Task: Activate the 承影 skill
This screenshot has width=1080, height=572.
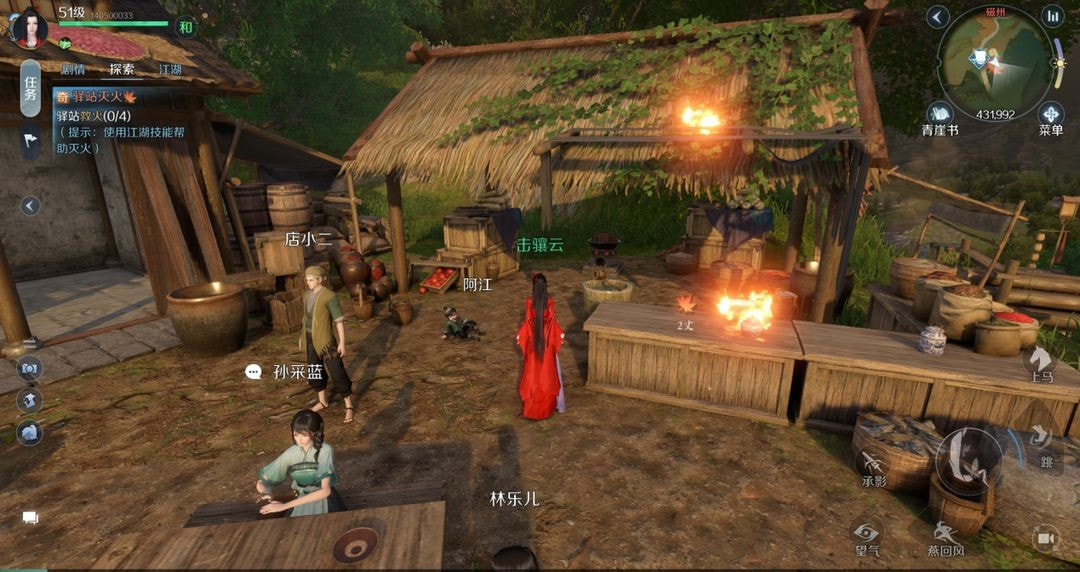Action: (874, 465)
